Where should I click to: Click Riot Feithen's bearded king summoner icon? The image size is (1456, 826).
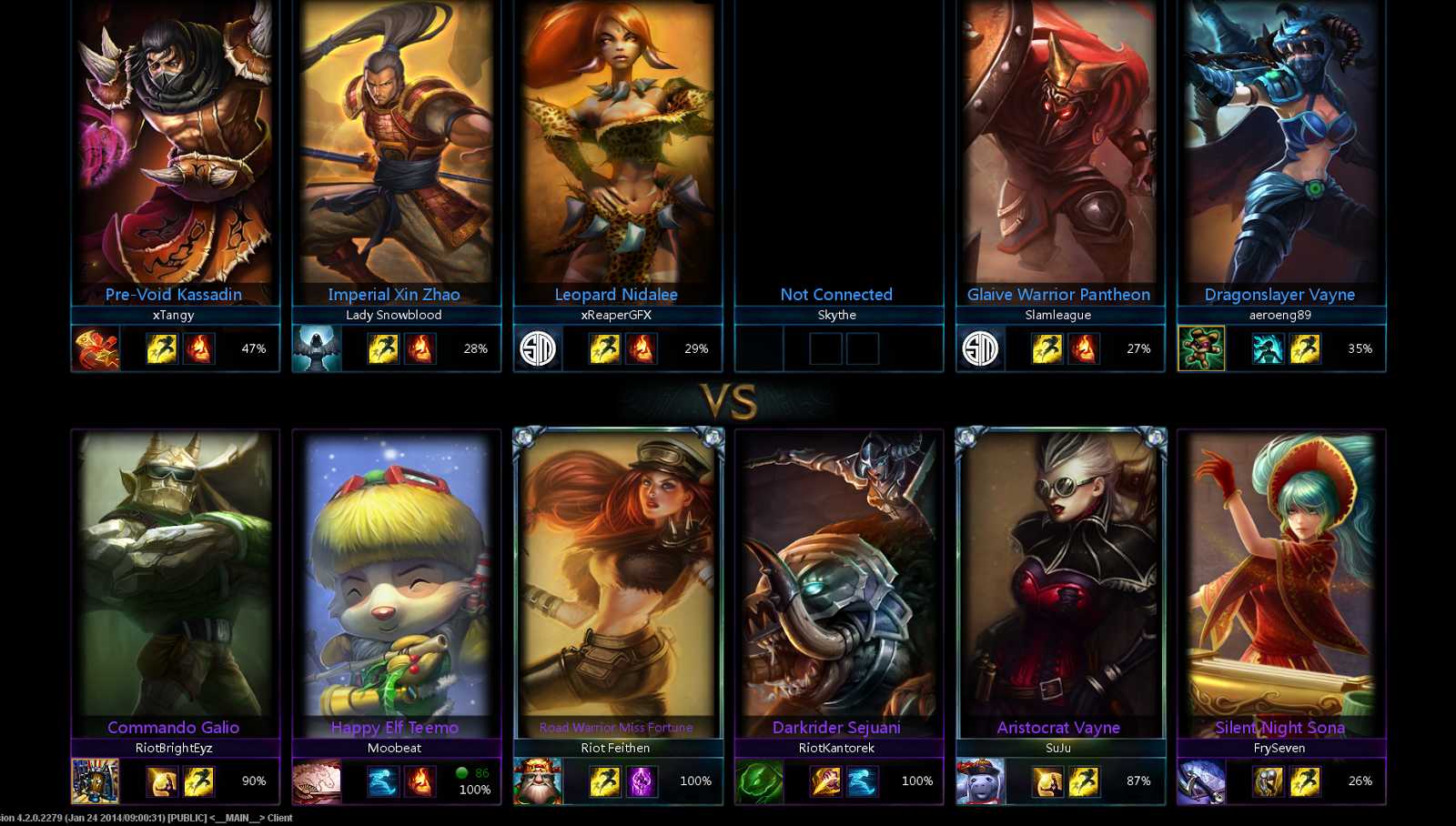point(537,781)
